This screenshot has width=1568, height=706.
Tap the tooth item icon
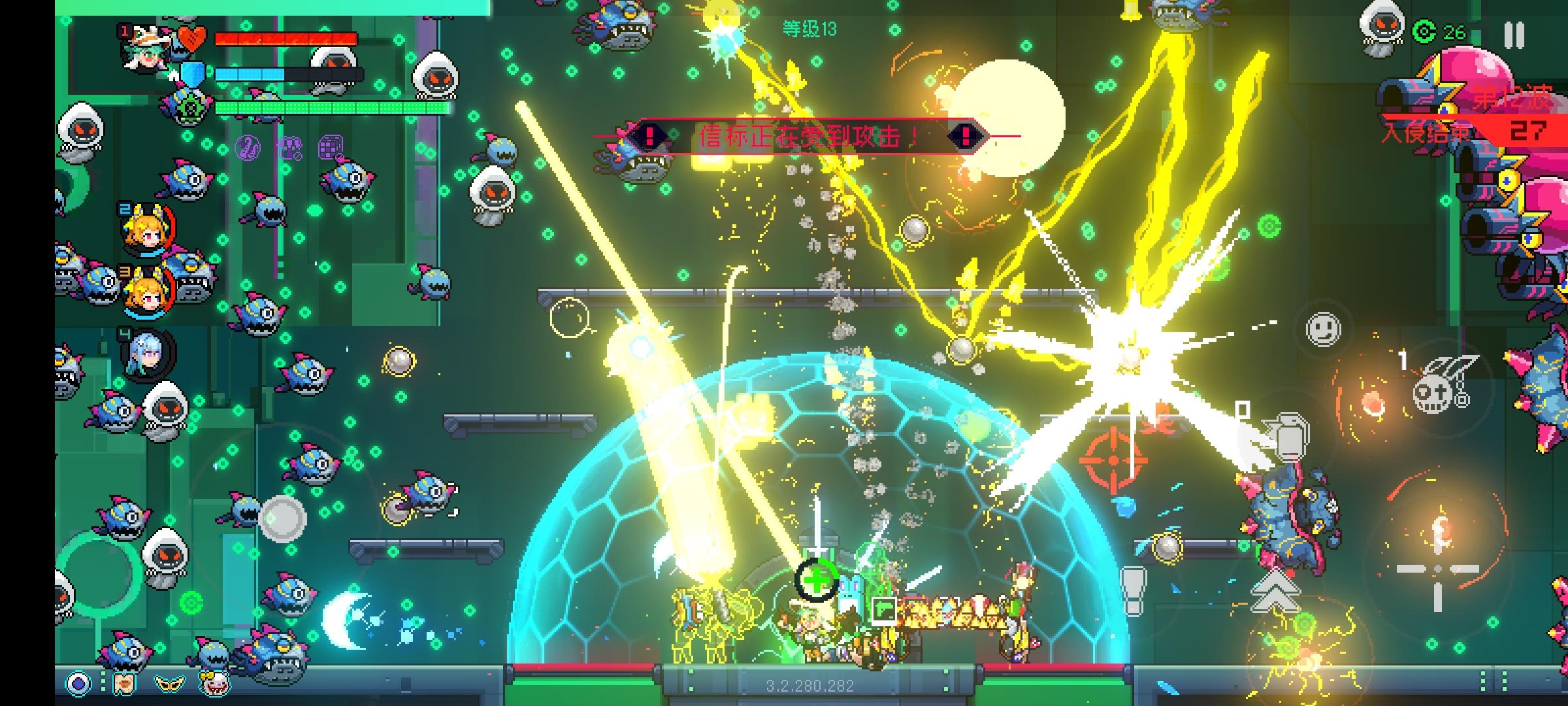[125, 683]
